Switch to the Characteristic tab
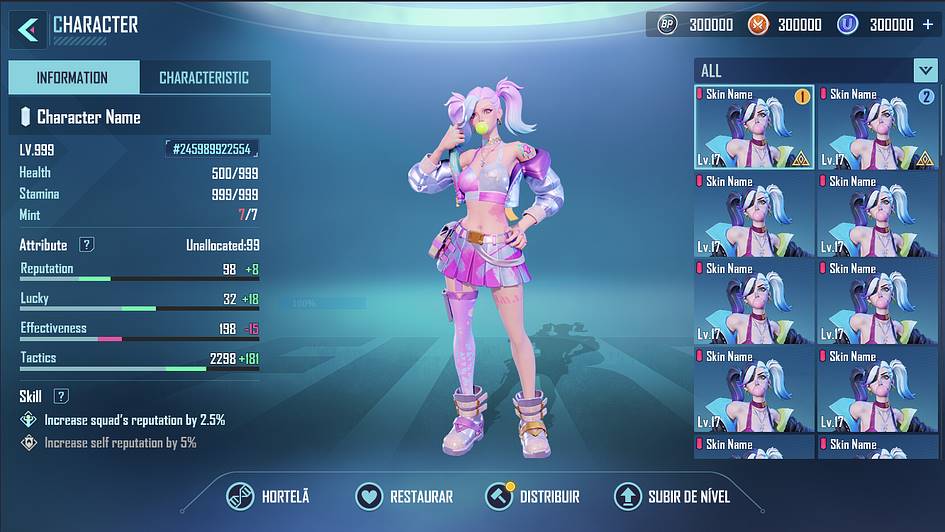Screen dimensions: 945x532 point(204,78)
